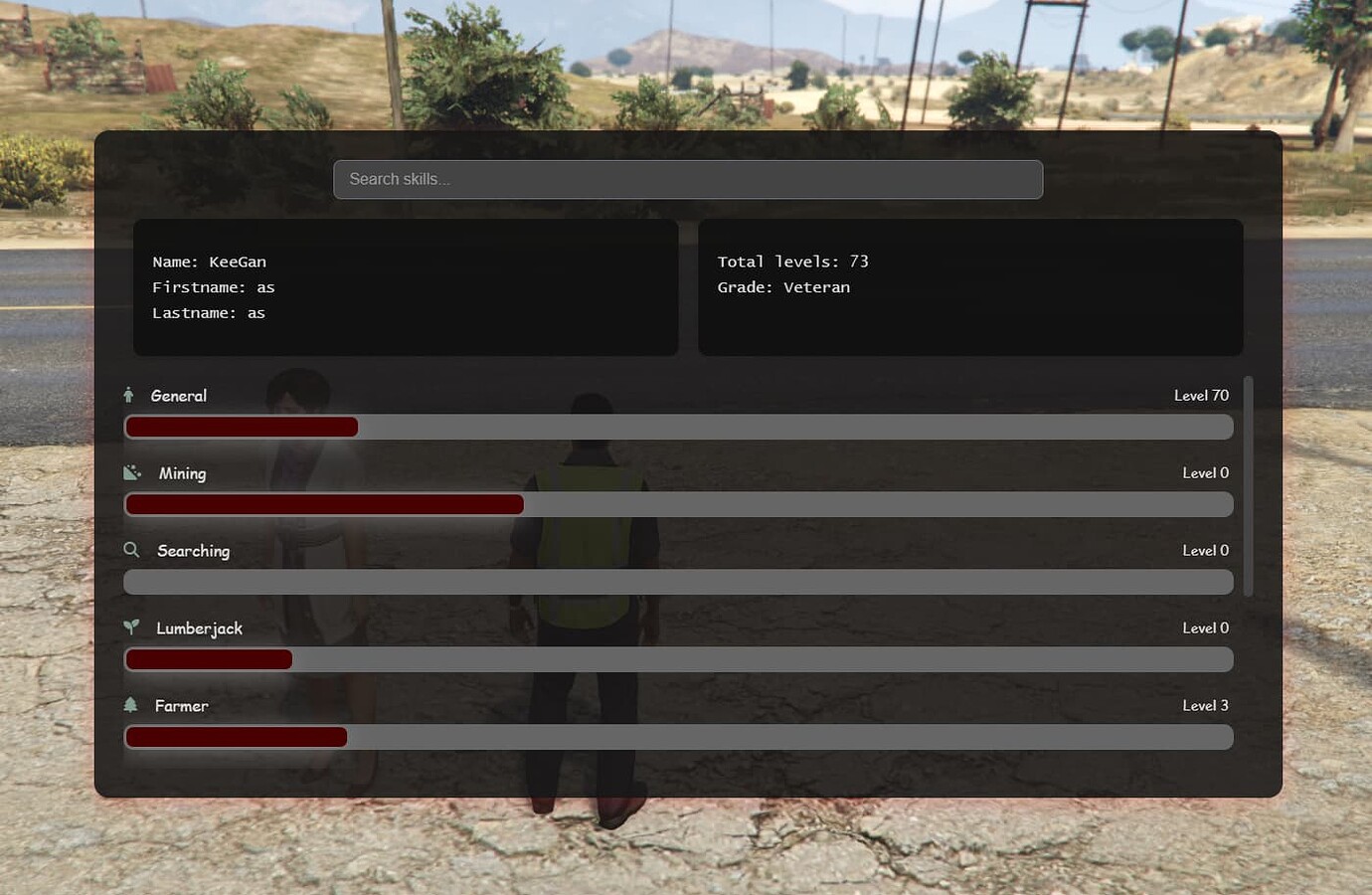The width and height of the screenshot is (1372, 895).
Task: Select the Farmer skill entry
Action: [181, 705]
